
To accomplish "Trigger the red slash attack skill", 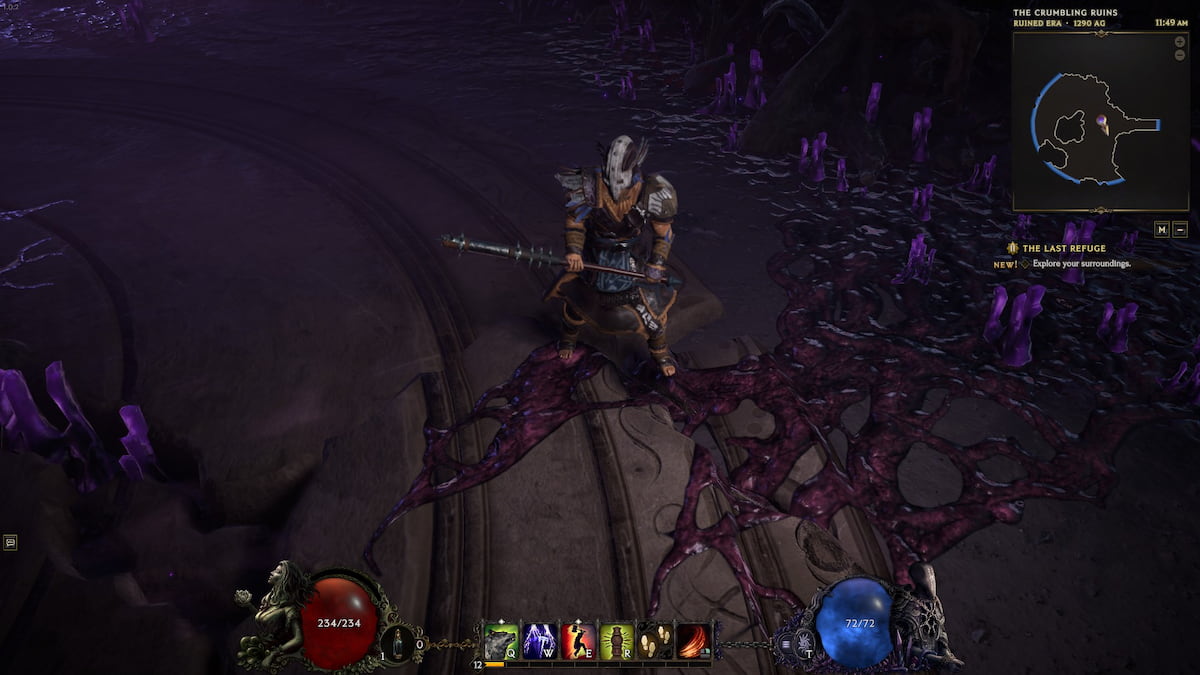I will 694,640.
